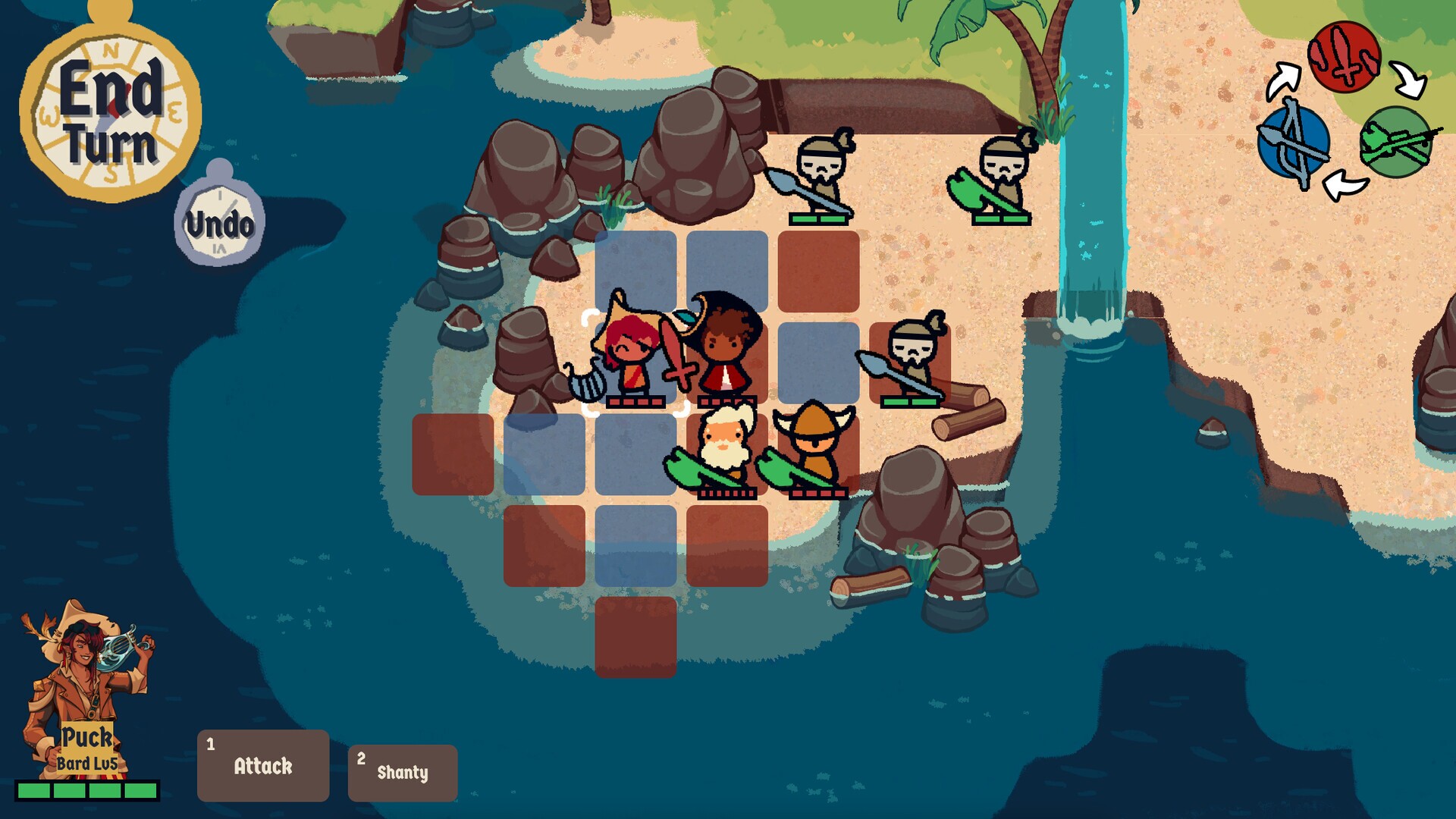This screenshot has height=819, width=1456.
Task: Activate the Attack ability
Action: tap(262, 766)
